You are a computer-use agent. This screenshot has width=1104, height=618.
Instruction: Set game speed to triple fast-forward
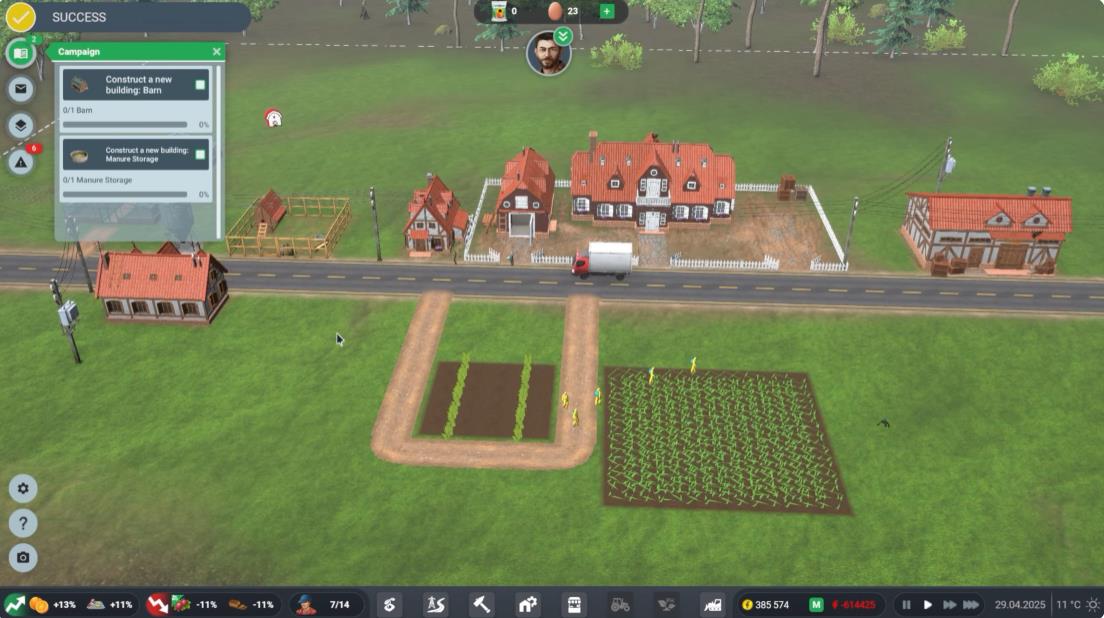(x=970, y=604)
